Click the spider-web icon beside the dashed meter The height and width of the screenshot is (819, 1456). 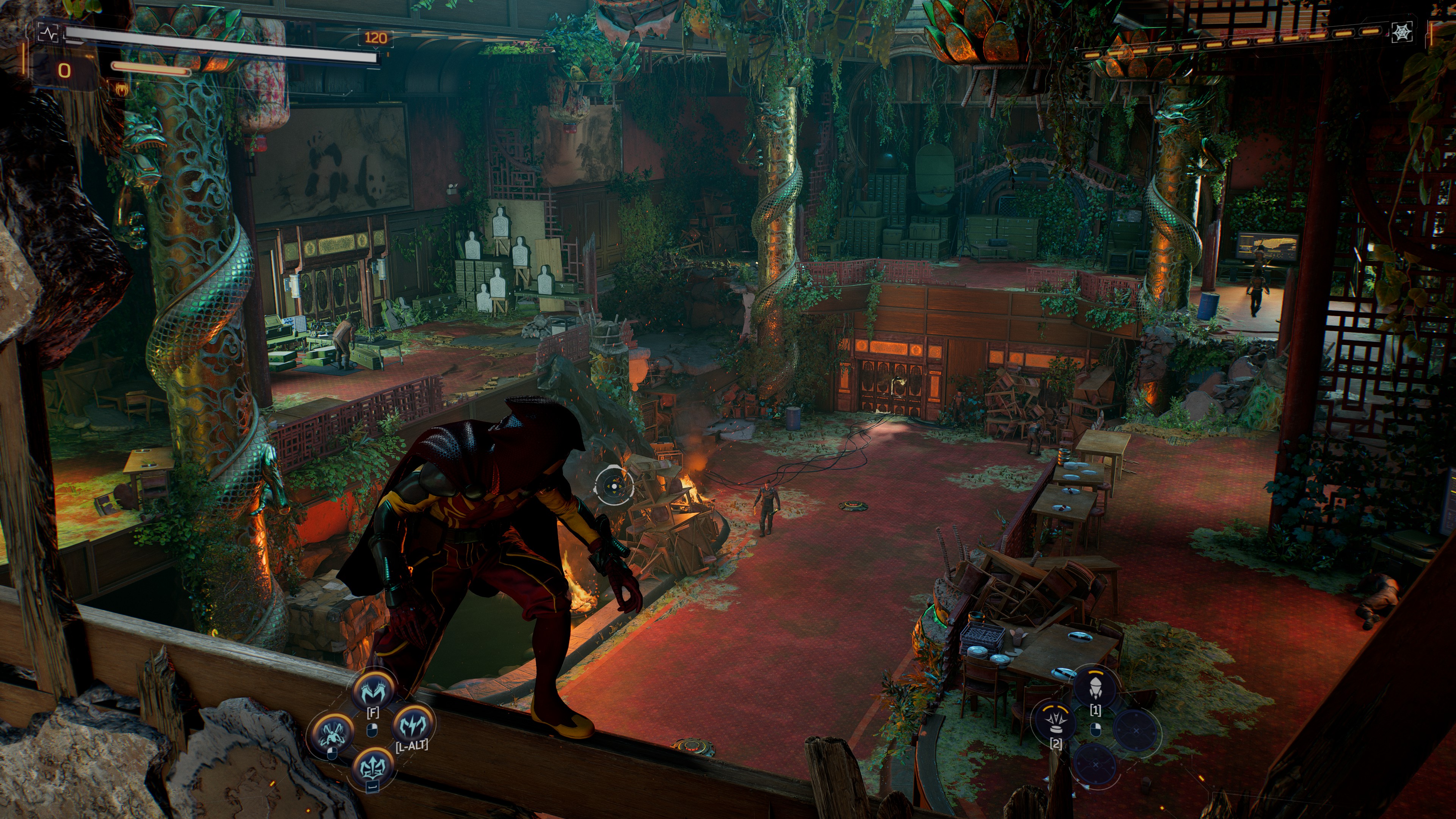click(x=1402, y=32)
